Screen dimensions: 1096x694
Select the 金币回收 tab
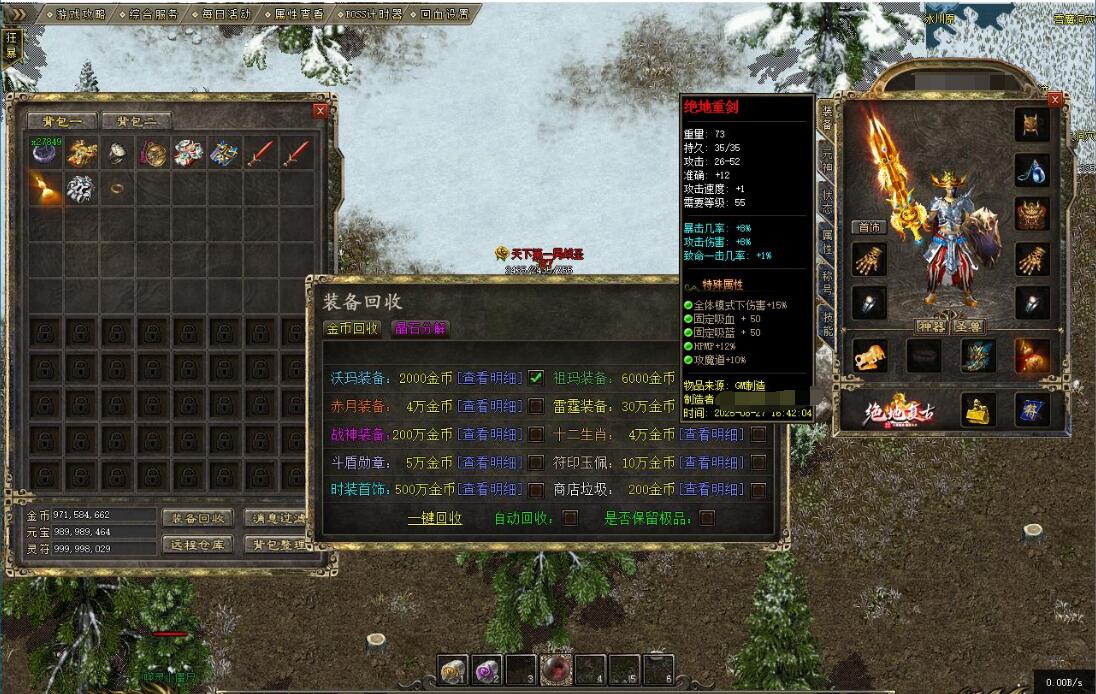352,328
